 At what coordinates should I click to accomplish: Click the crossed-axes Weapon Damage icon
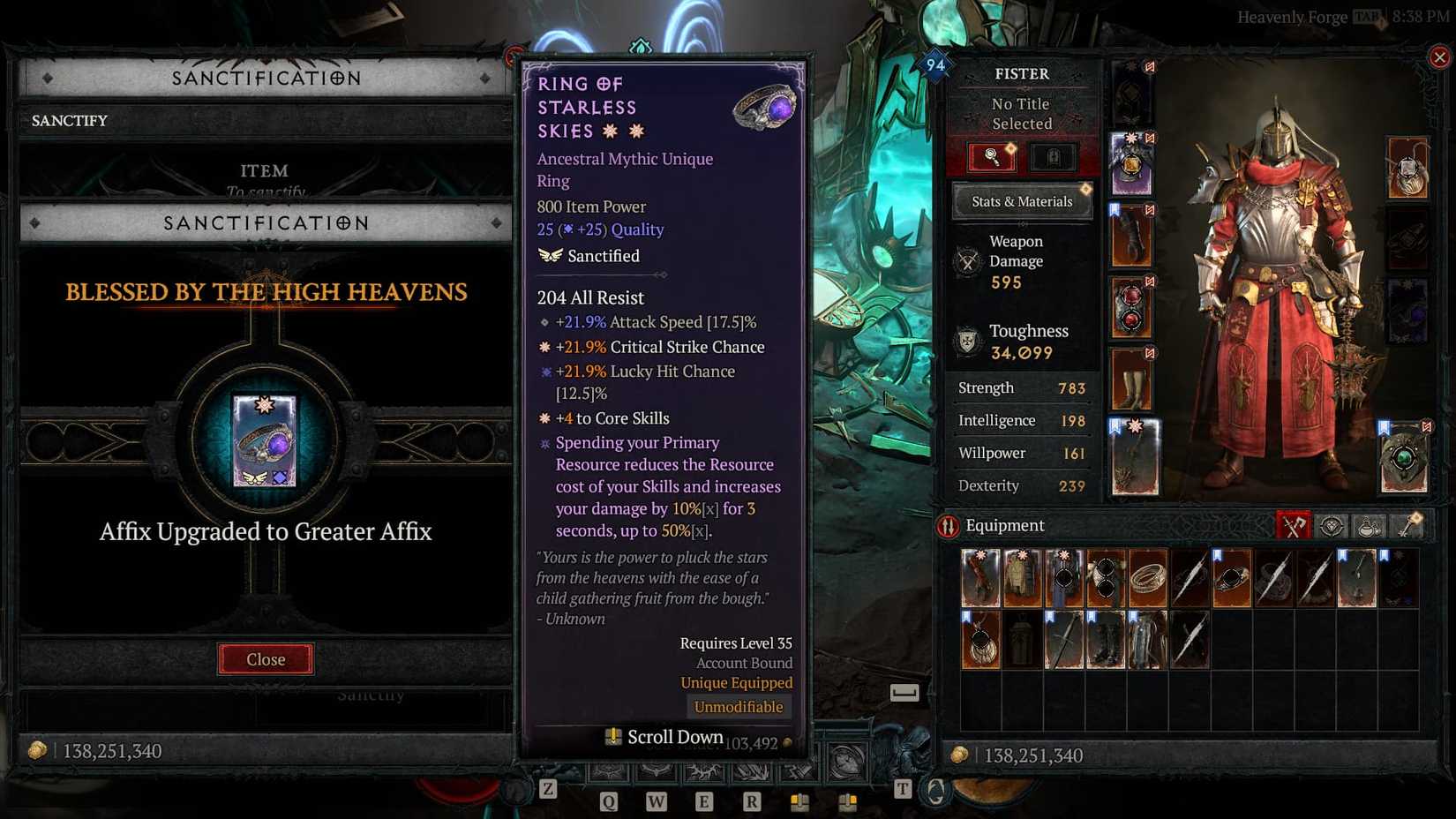click(967, 260)
